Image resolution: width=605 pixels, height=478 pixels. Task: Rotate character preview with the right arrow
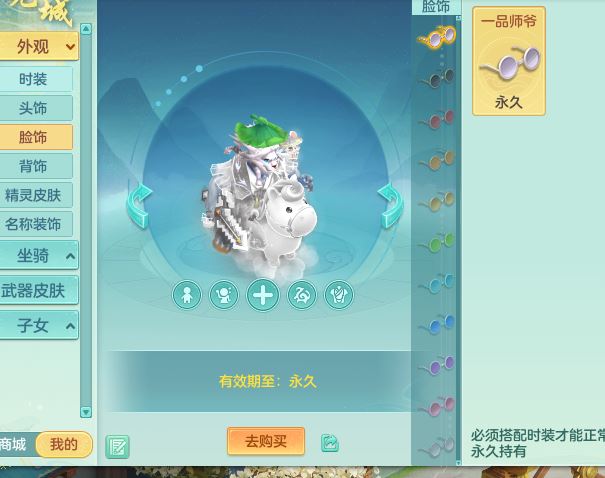[x=389, y=205]
